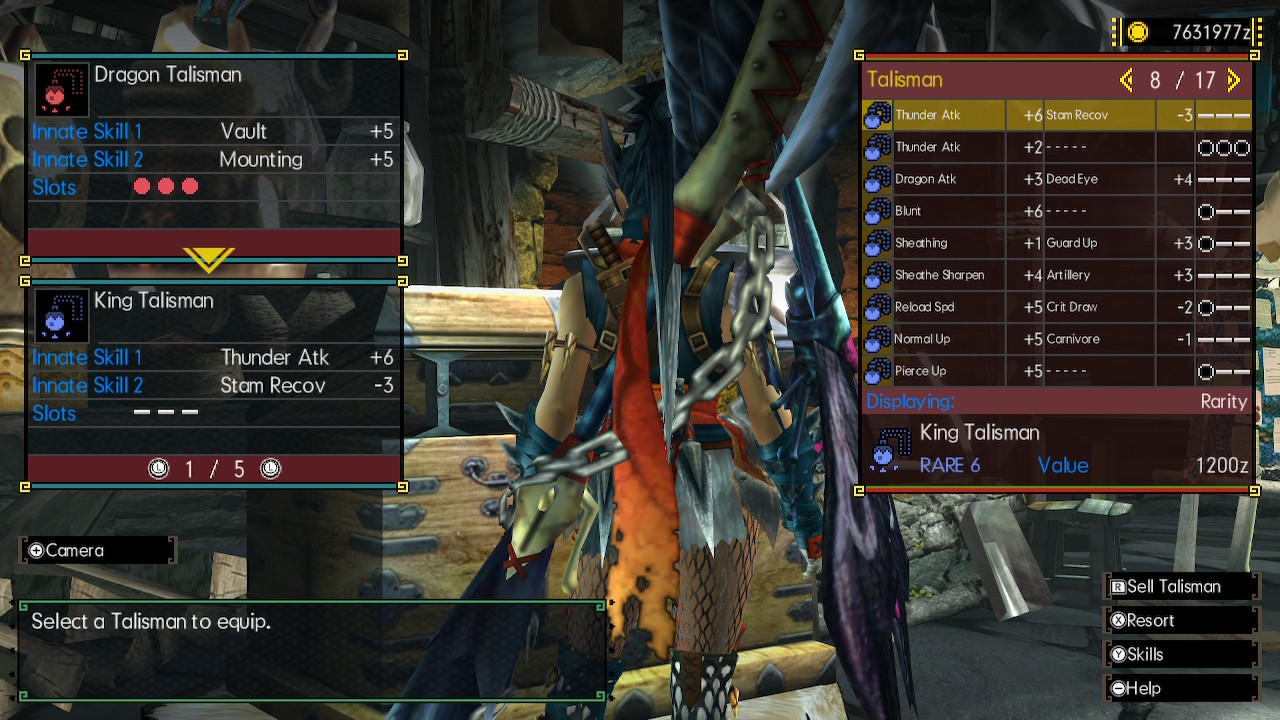Activate the Camera control

tap(97, 550)
